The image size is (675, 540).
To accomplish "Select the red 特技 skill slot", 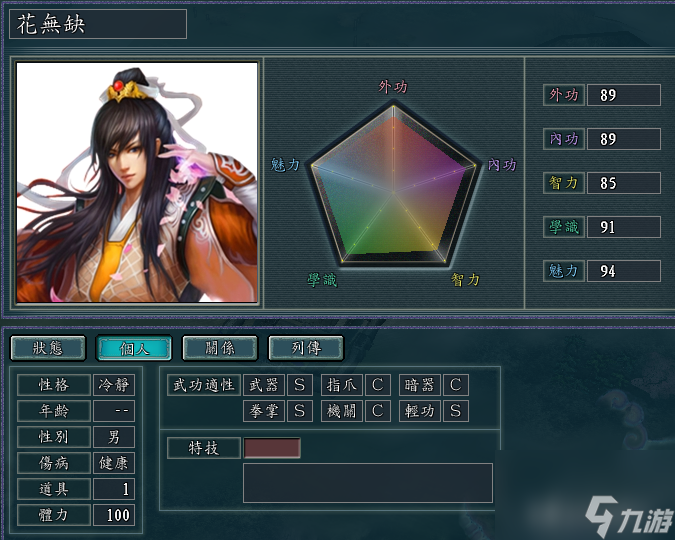I will [272, 448].
